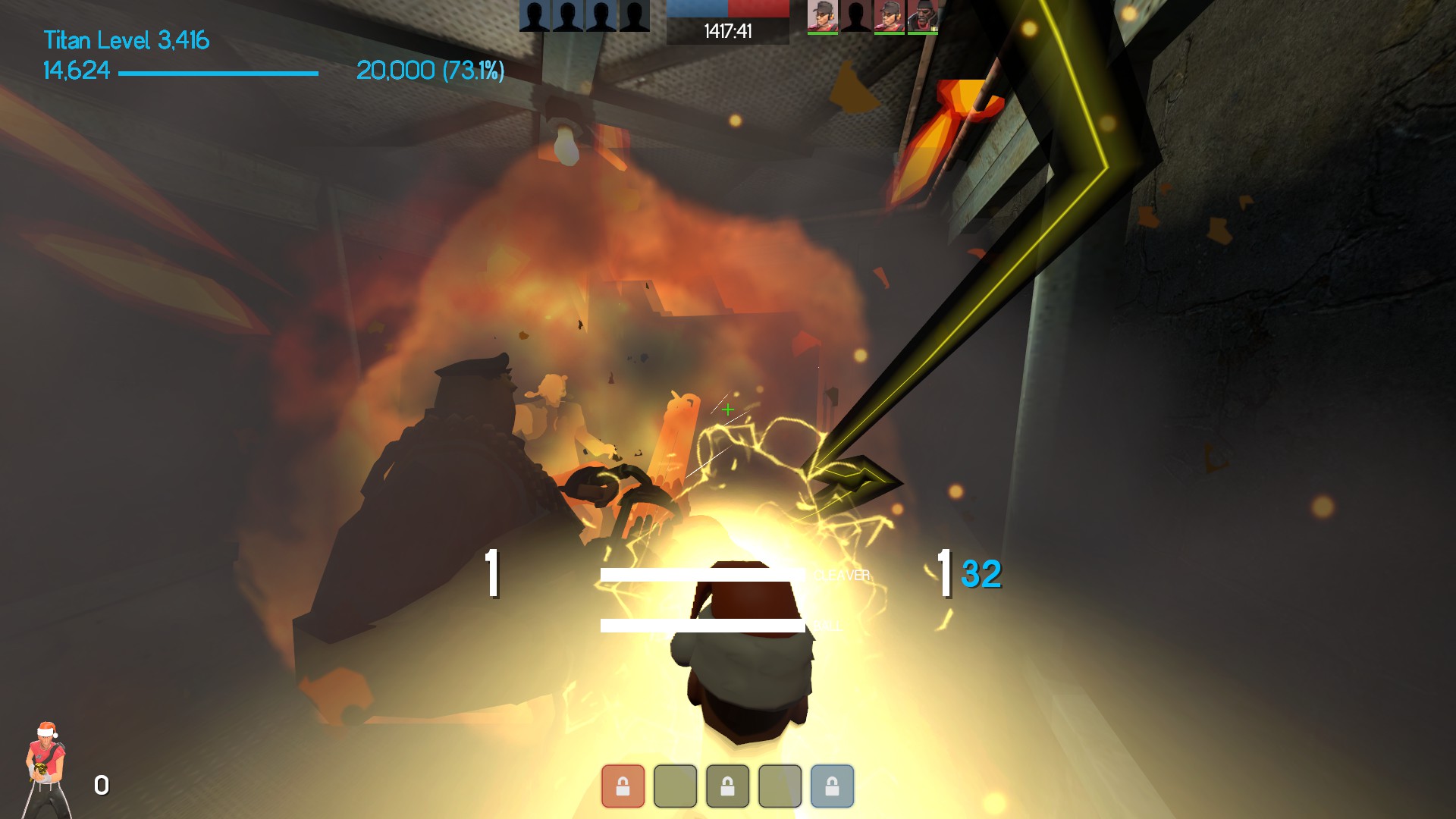
Task: Select the blue locked control point icon
Action: [x=832, y=786]
